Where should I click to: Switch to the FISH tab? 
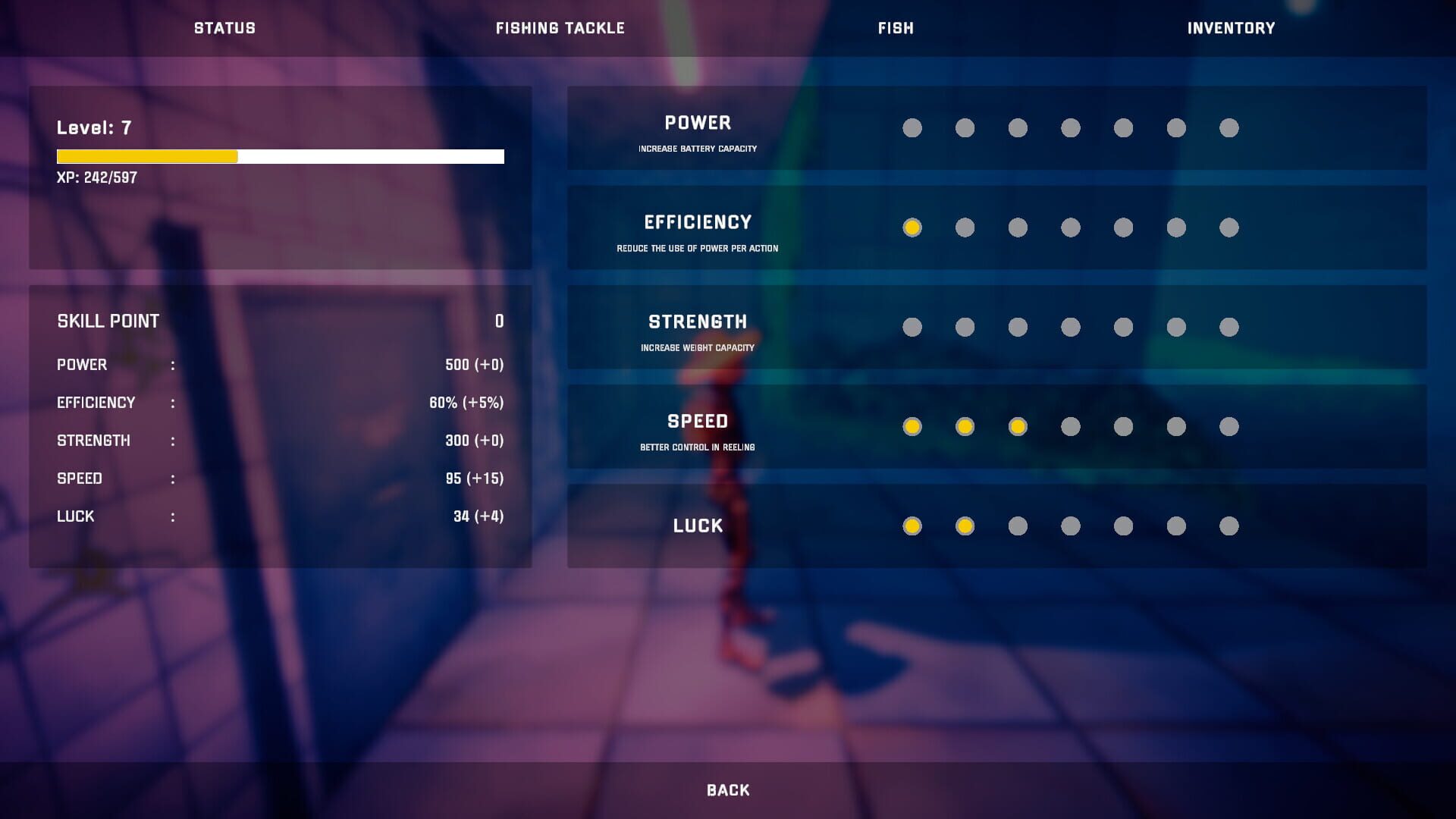pyautogui.click(x=895, y=28)
